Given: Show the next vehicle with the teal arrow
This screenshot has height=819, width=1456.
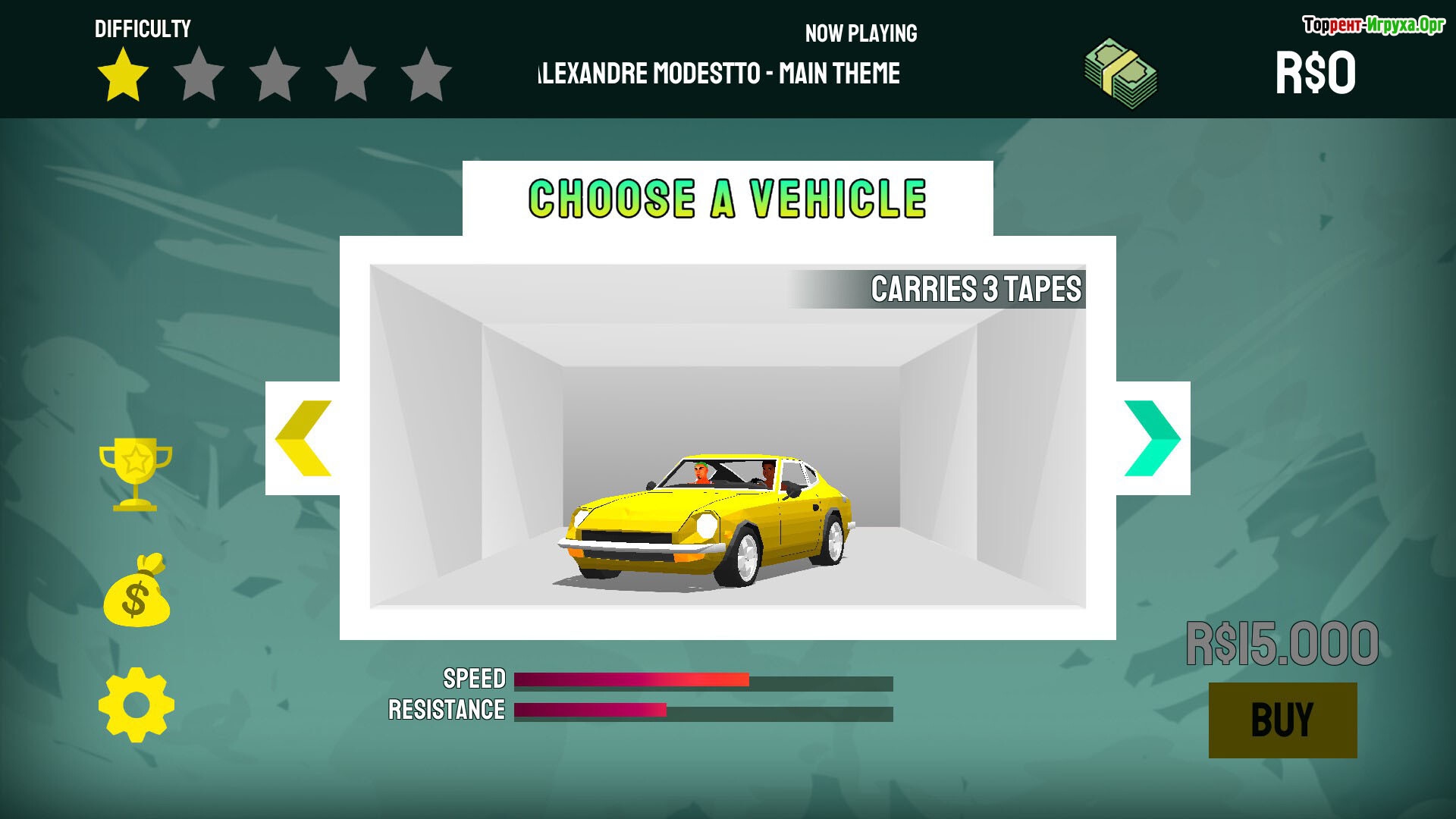Looking at the screenshot, I should pos(1152,438).
